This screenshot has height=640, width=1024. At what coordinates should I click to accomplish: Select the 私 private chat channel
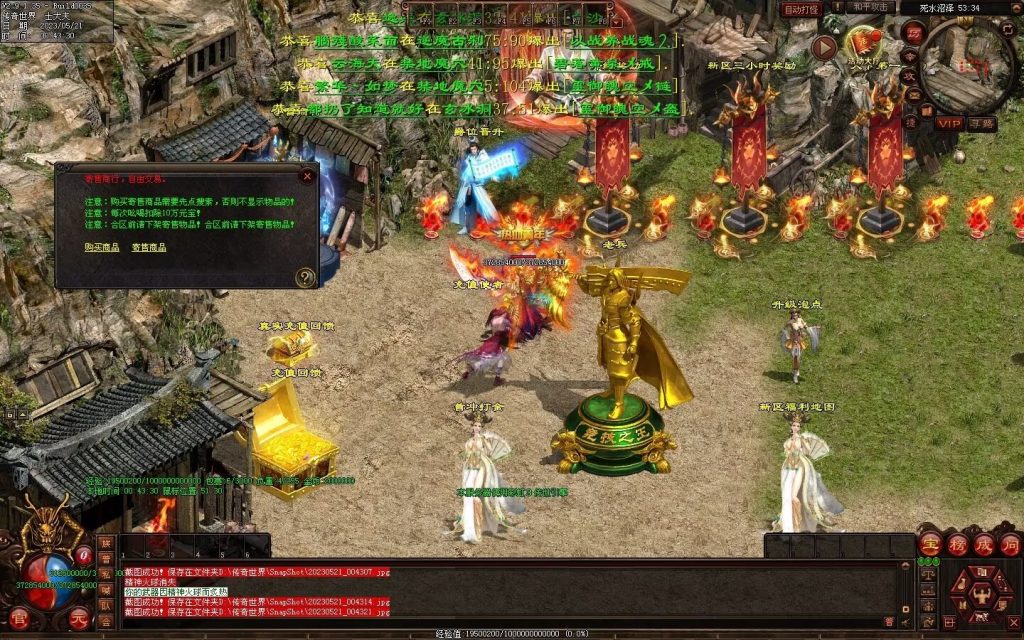tap(106, 574)
